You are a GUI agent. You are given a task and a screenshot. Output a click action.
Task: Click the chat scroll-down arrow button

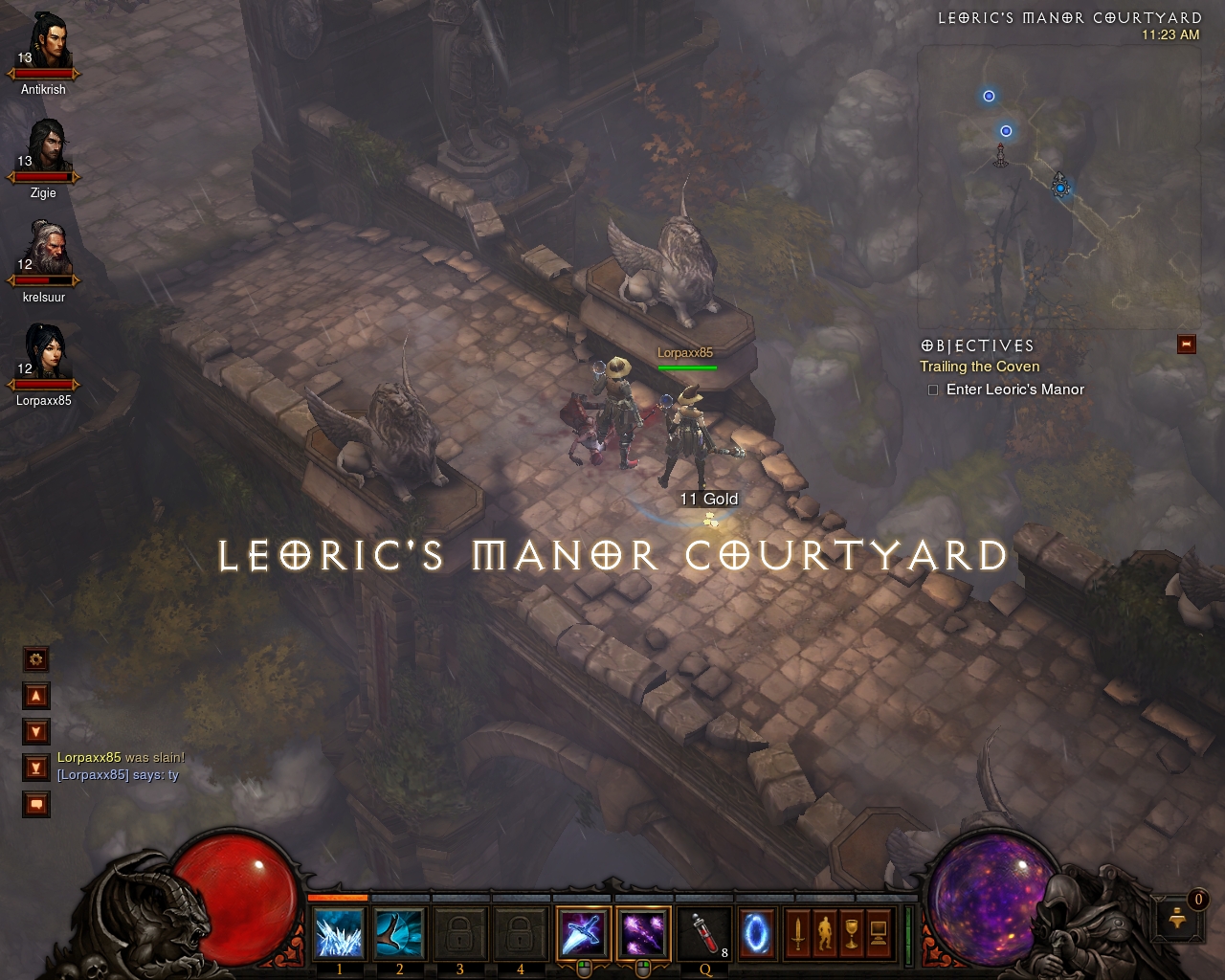point(36,732)
